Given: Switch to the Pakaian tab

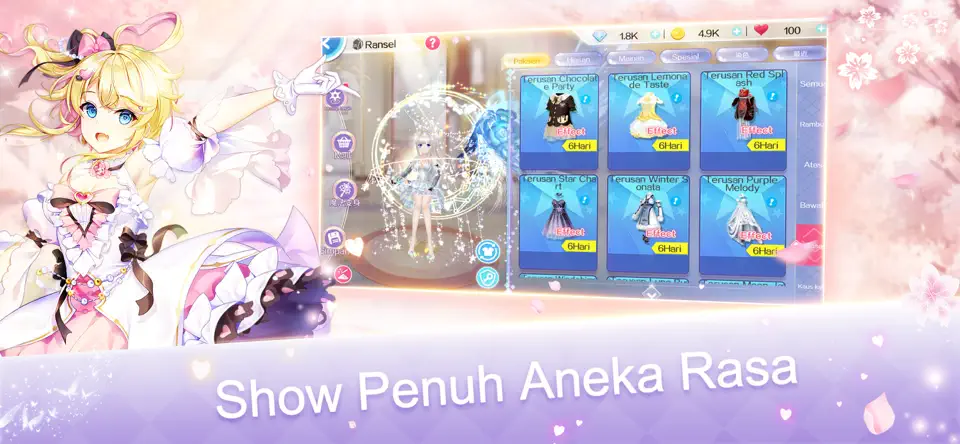Looking at the screenshot, I should coord(527,60).
